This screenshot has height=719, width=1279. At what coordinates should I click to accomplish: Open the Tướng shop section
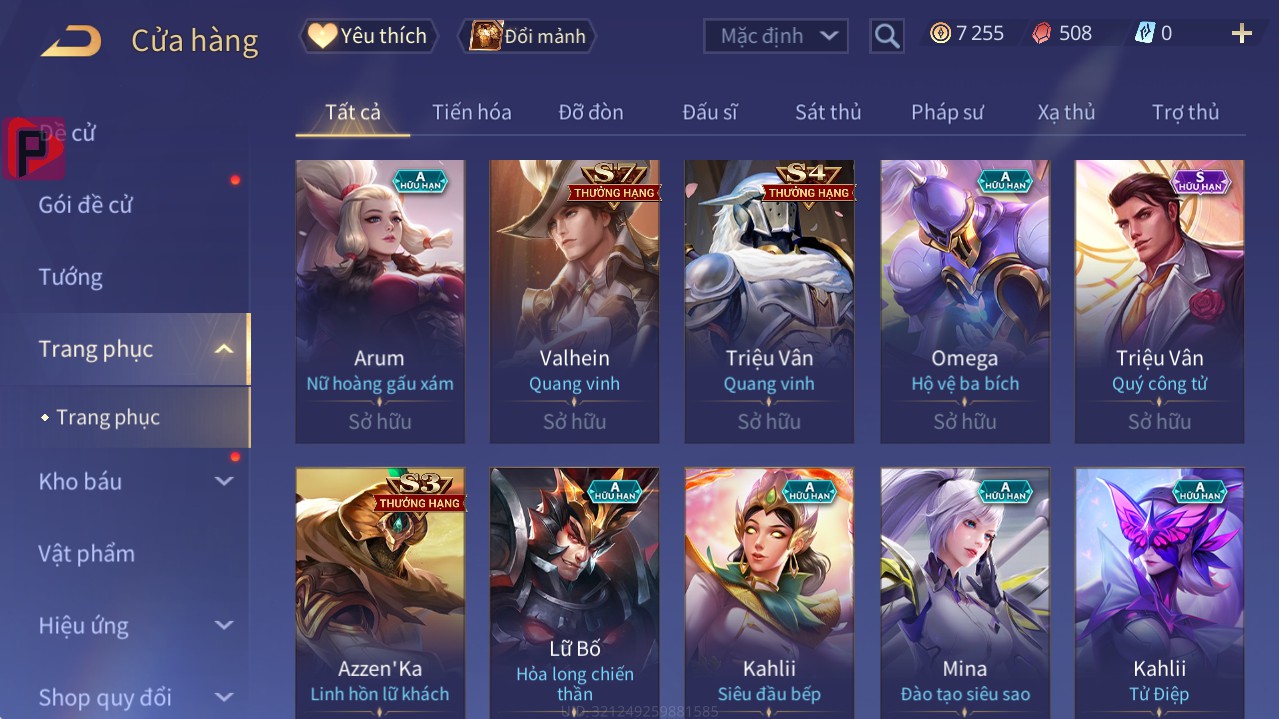click(x=70, y=277)
